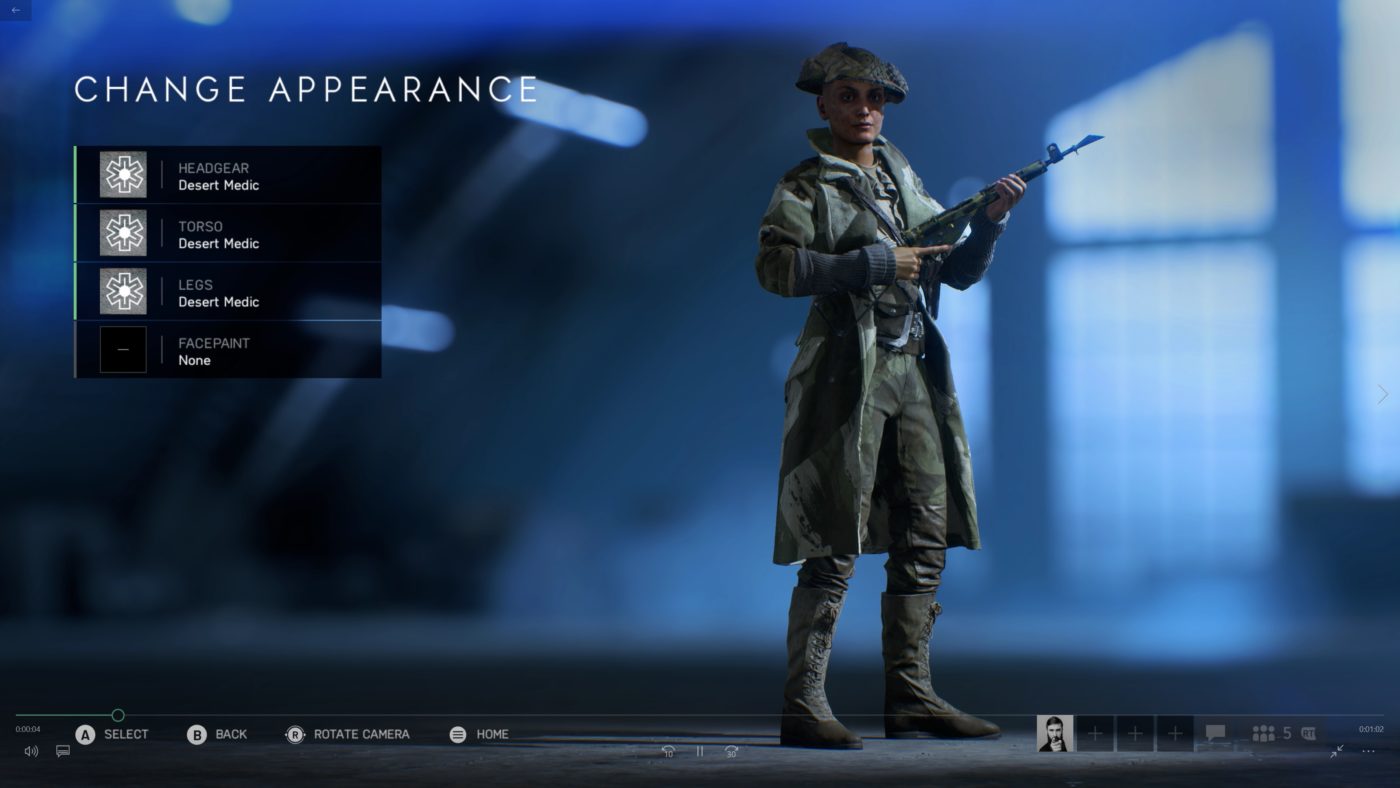
Task: Click the player avatar thumbnail
Action: pos(1057,733)
